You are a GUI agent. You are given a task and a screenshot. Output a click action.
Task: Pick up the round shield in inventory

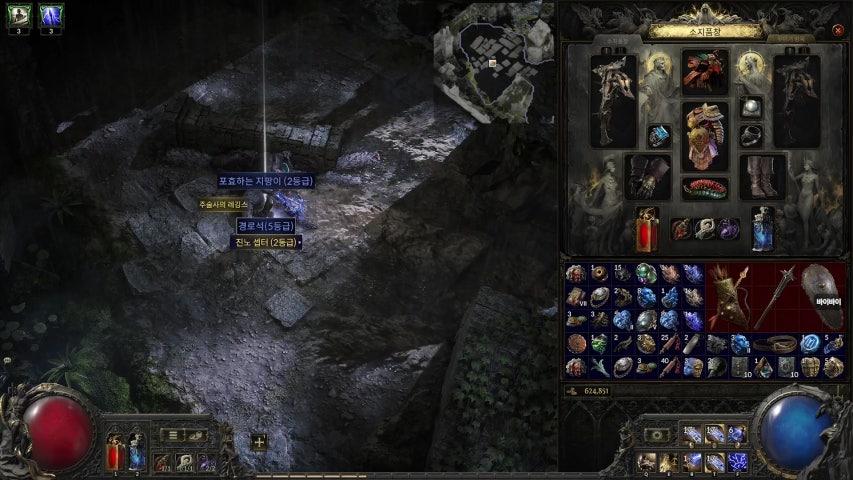click(822, 296)
